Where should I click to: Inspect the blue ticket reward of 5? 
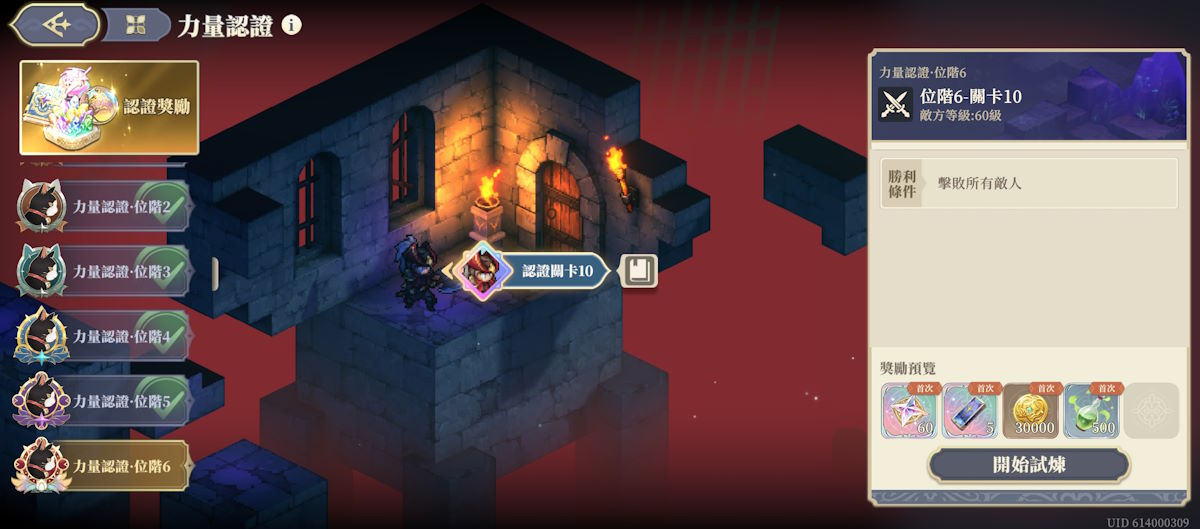pyautogui.click(x=970, y=411)
